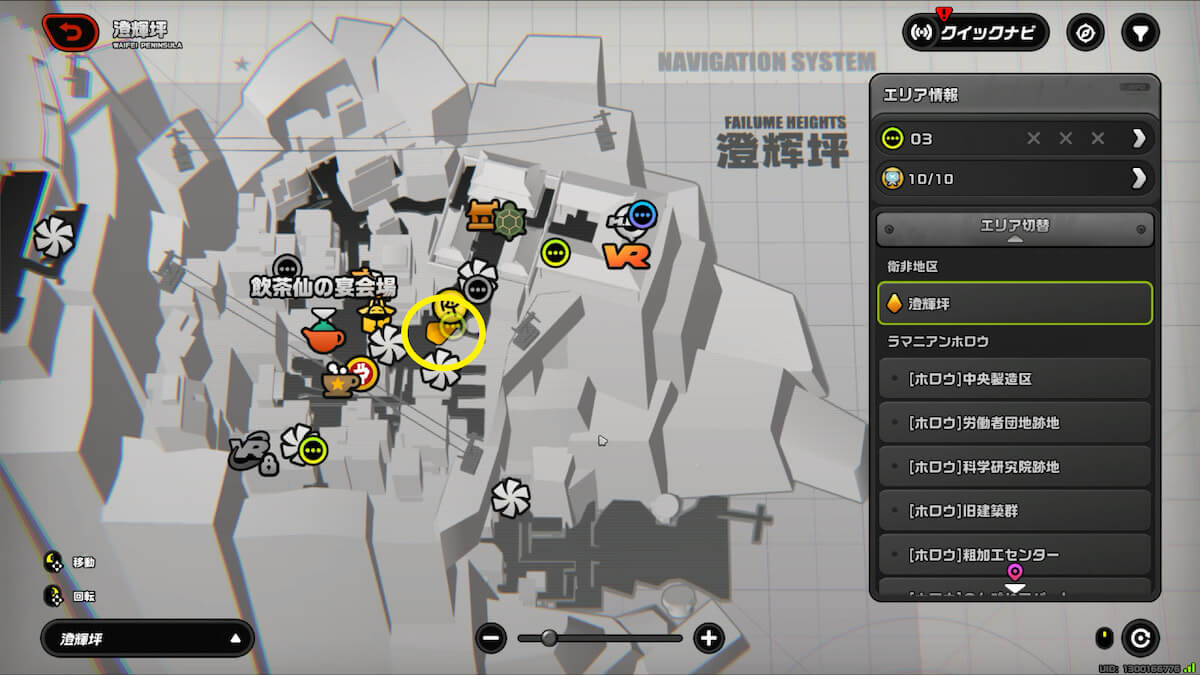The height and width of the screenshot is (675, 1200).
Task: Choose [ホロウ]中央製造区 area
Action: coord(1014,380)
